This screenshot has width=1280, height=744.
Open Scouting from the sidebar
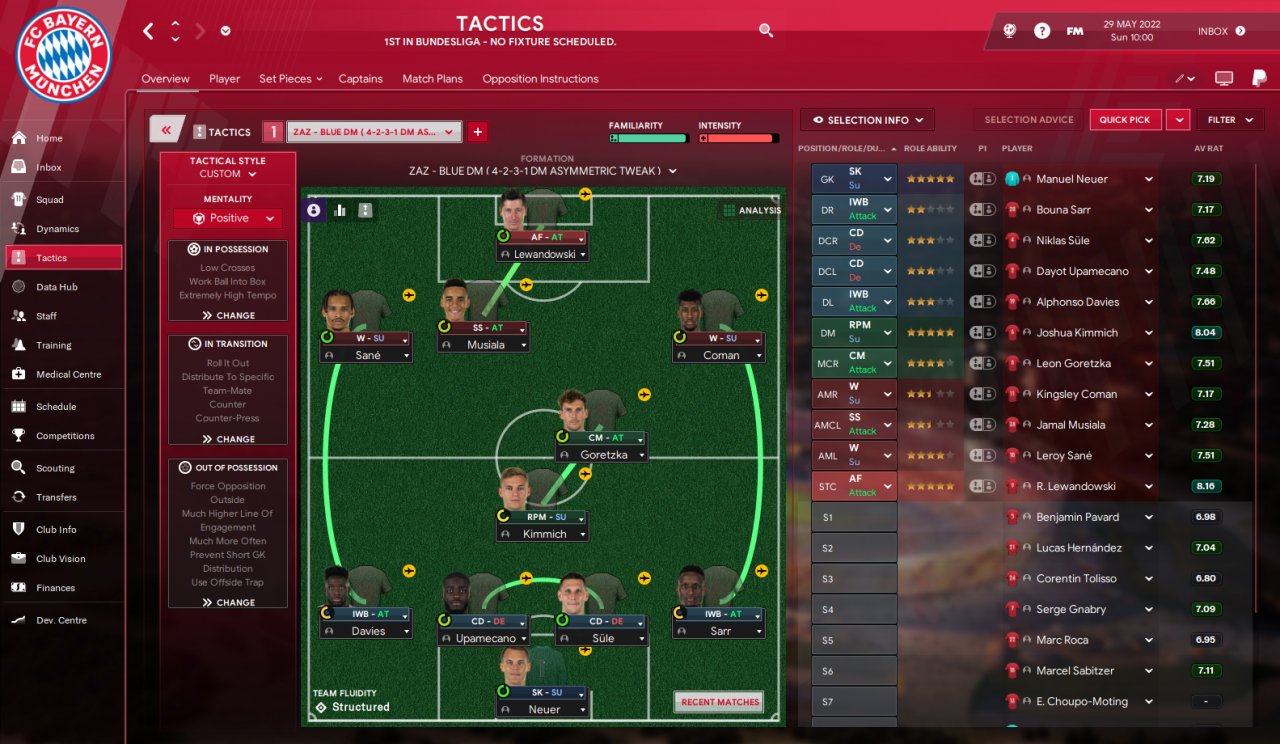[x=55, y=468]
